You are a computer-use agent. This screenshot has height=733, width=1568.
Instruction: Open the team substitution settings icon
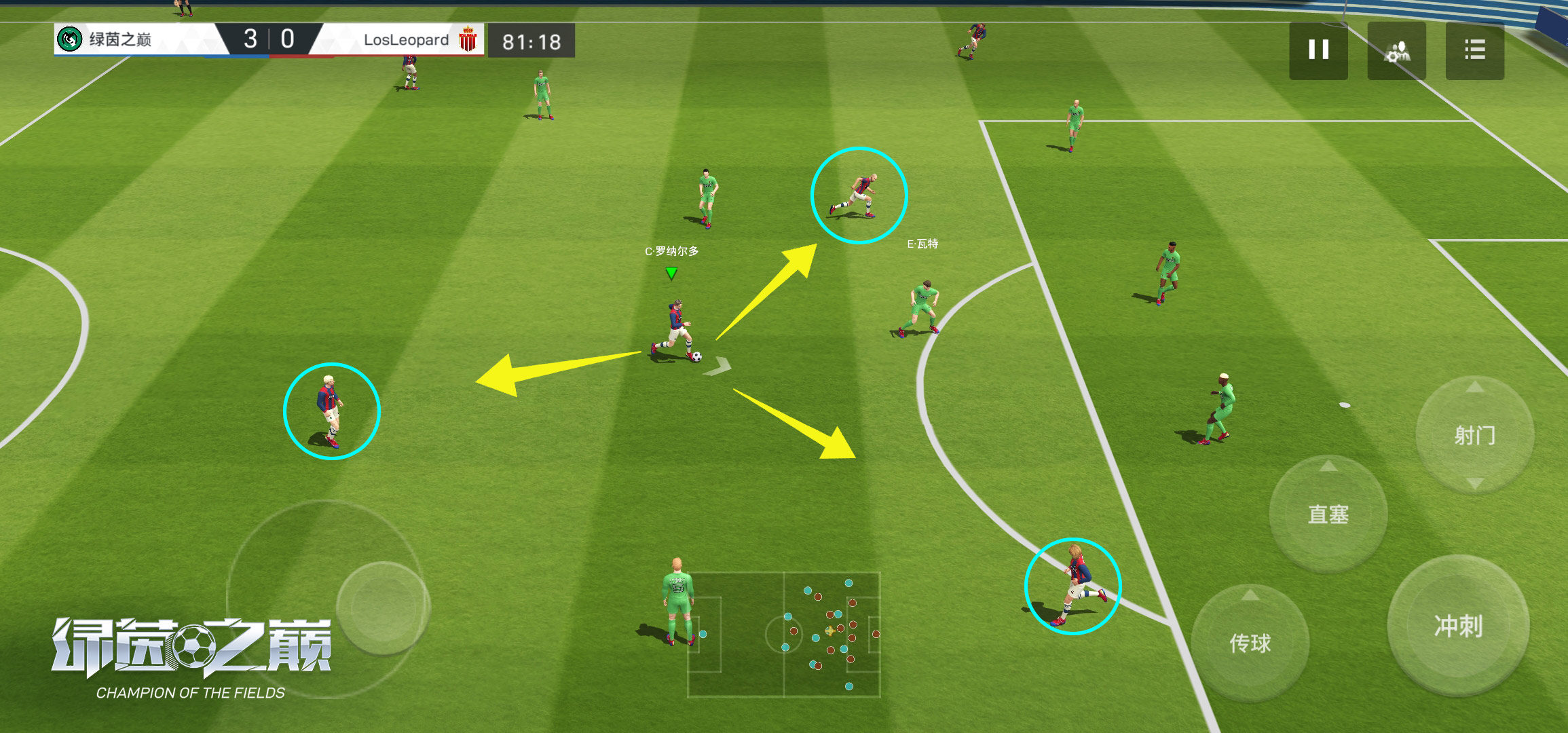(1396, 50)
